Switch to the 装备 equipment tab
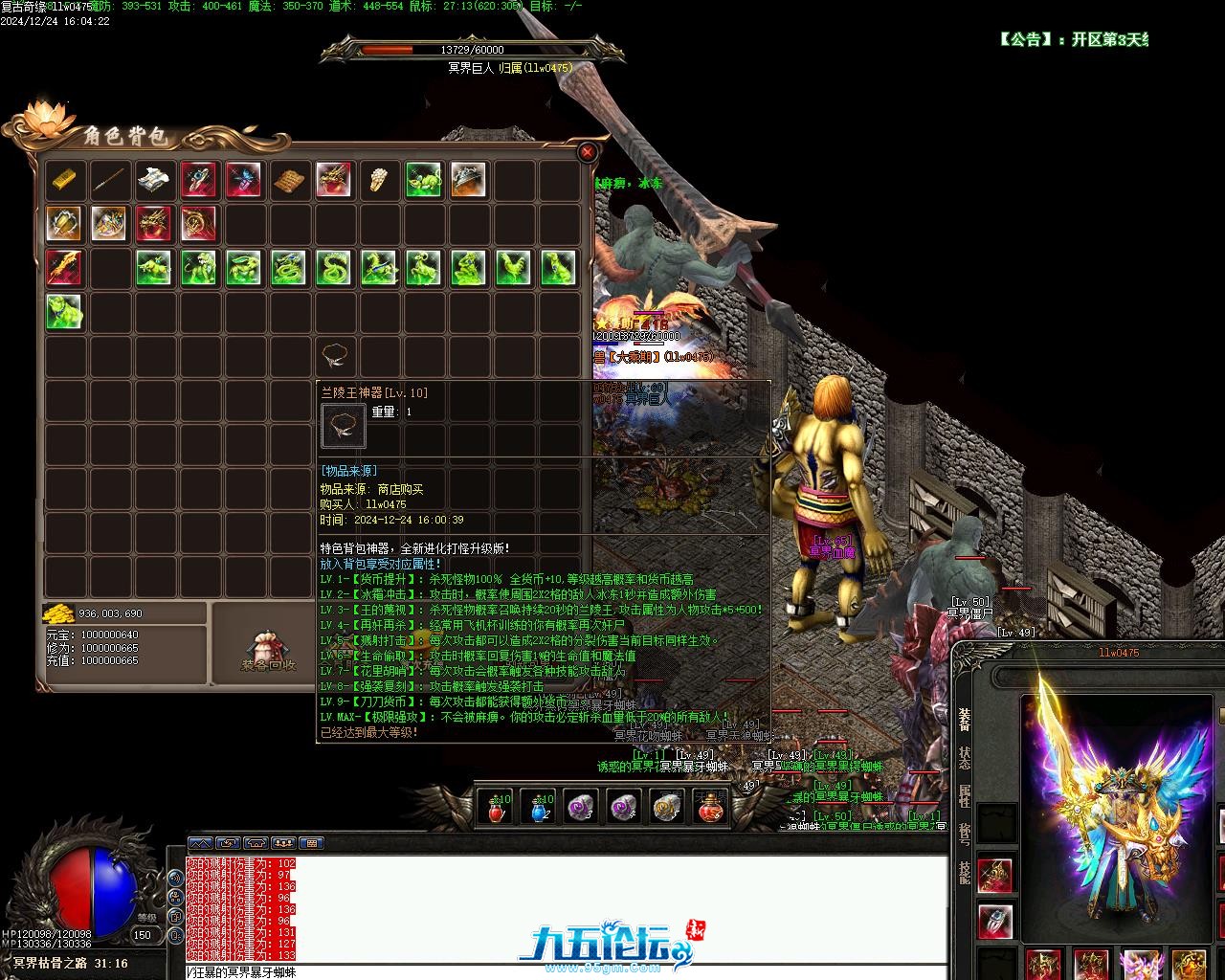This screenshot has width=1225, height=980. pos(964,719)
